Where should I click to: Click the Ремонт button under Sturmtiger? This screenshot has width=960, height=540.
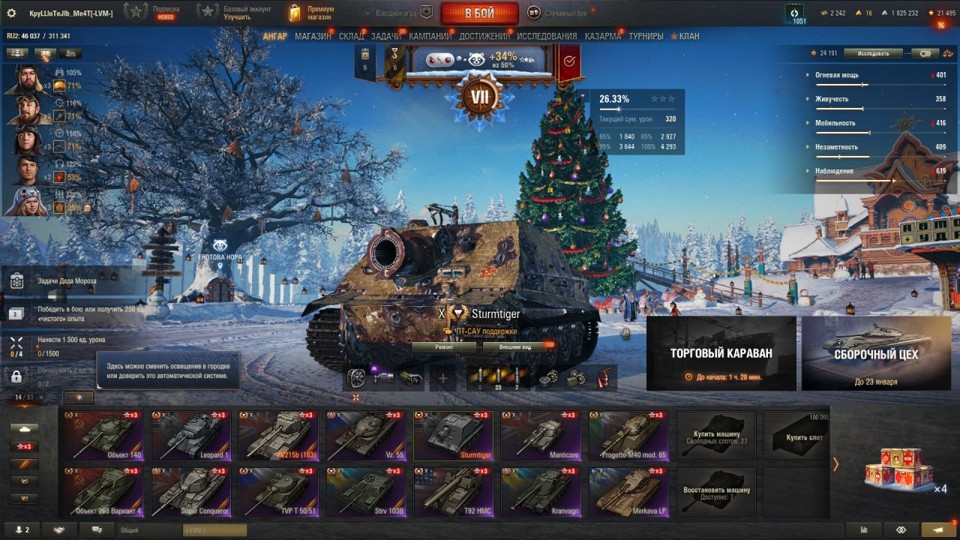click(x=444, y=347)
